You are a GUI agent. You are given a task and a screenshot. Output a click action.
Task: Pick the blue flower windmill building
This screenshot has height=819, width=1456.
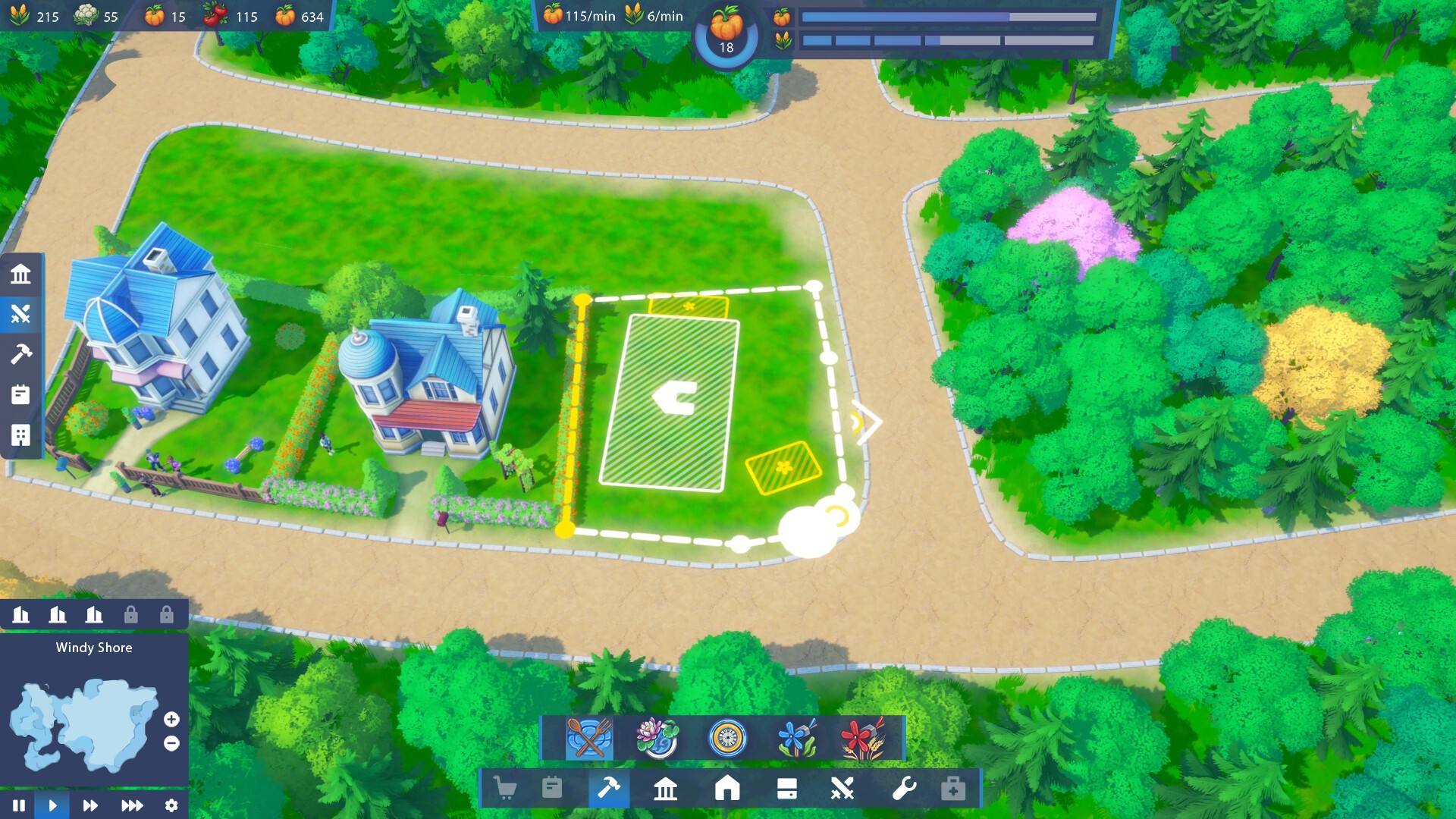tap(796, 738)
